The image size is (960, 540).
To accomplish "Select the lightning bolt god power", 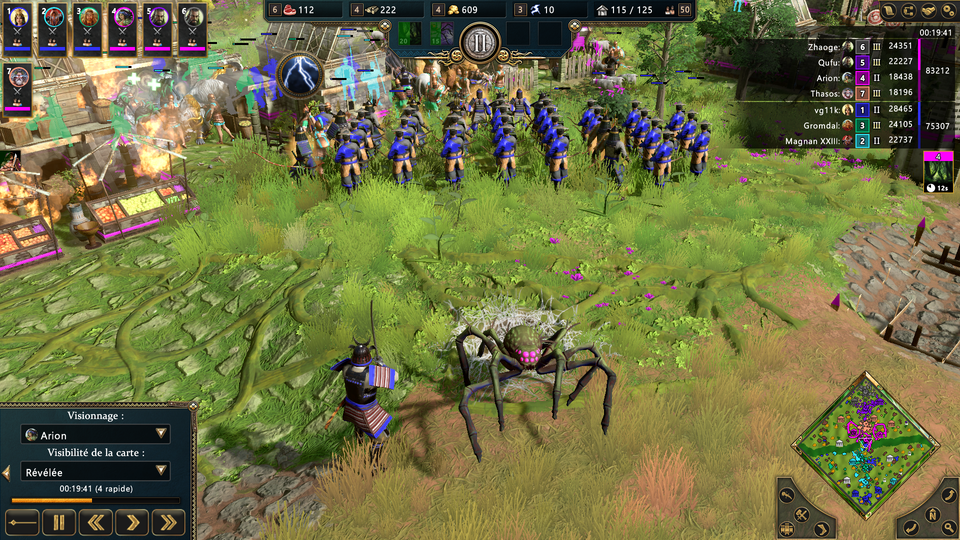I will (x=297, y=73).
